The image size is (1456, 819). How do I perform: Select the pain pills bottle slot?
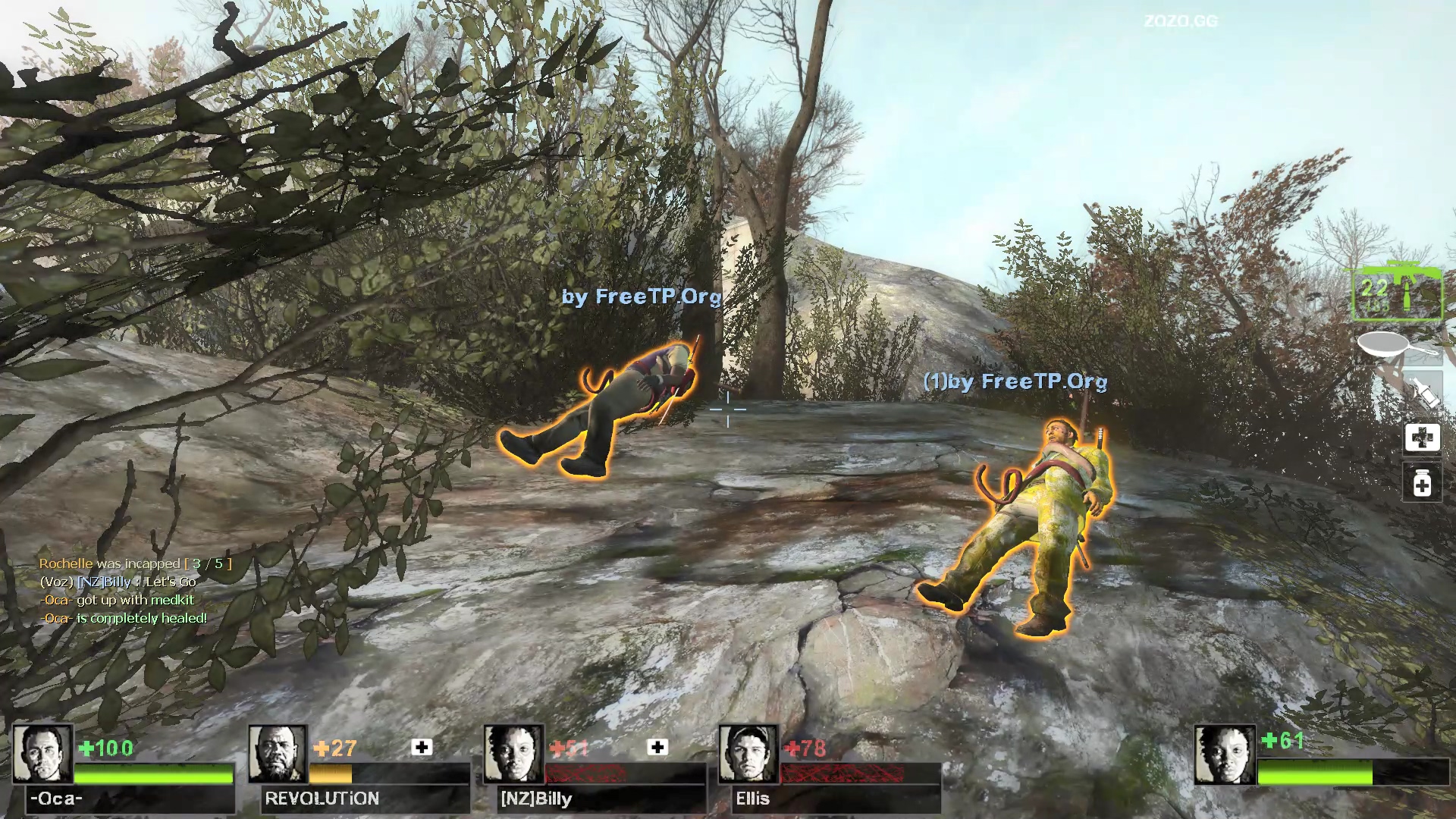(1422, 483)
